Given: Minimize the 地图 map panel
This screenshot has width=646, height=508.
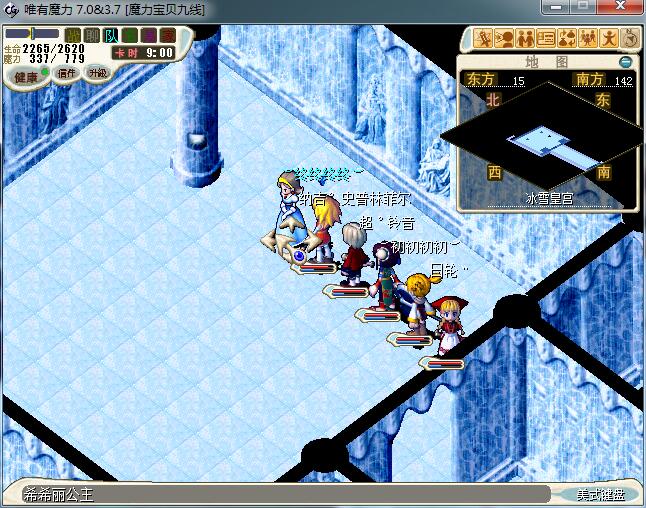Looking at the screenshot, I should coord(626,61).
